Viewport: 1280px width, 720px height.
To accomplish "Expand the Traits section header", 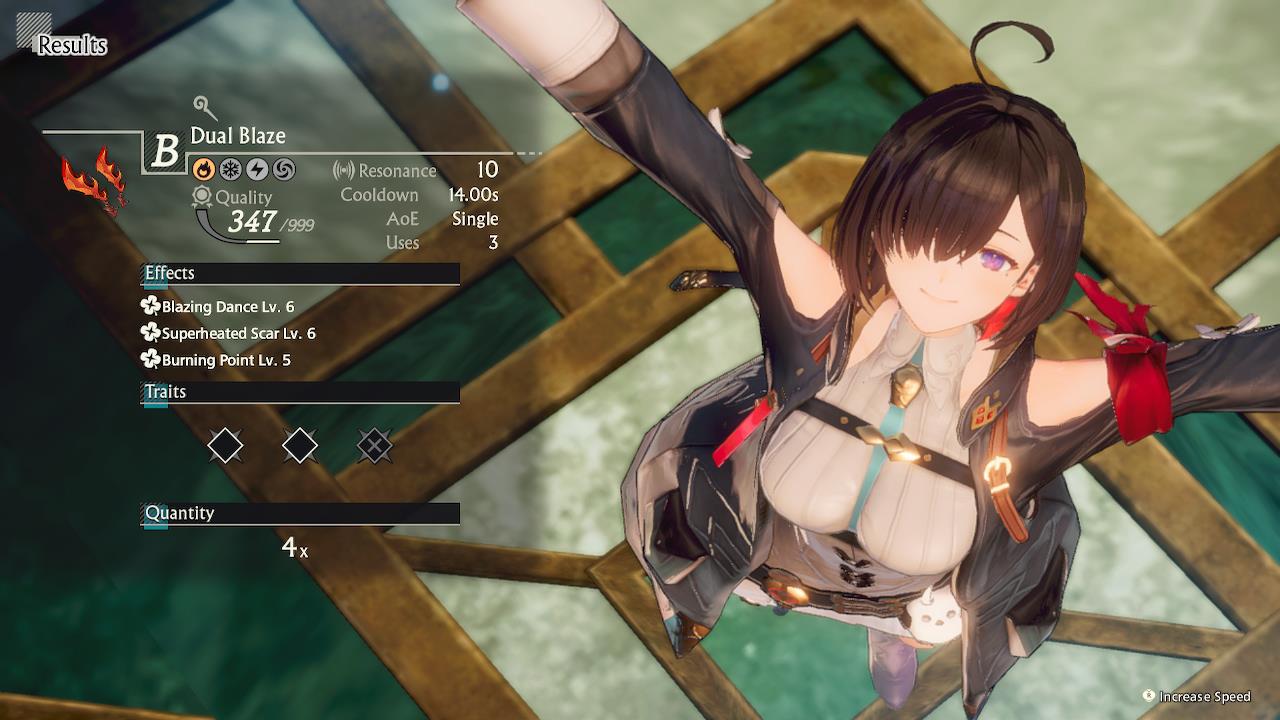I will pyautogui.click(x=299, y=391).
